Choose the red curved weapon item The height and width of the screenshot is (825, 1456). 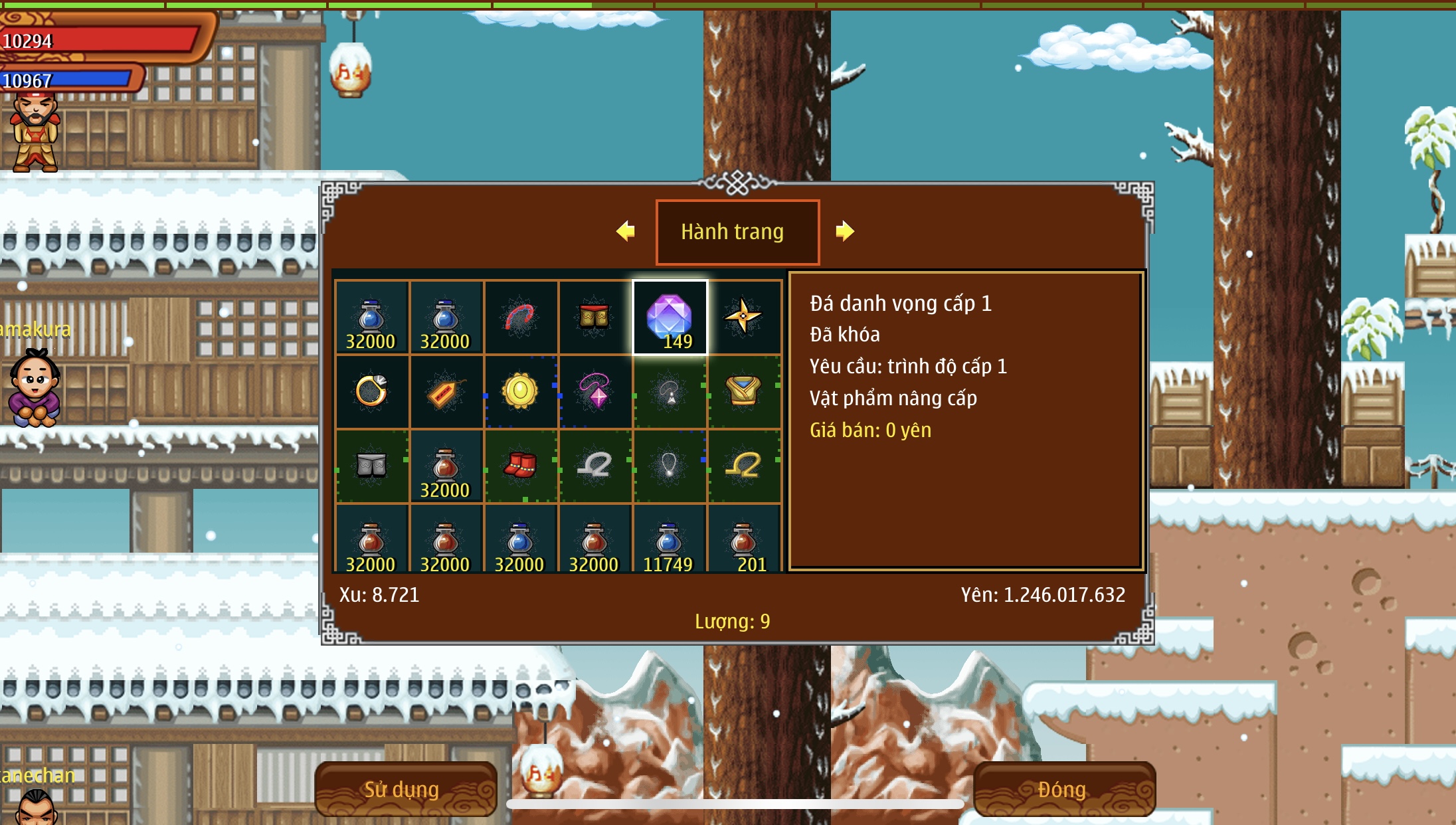click(x=520, y=317)
